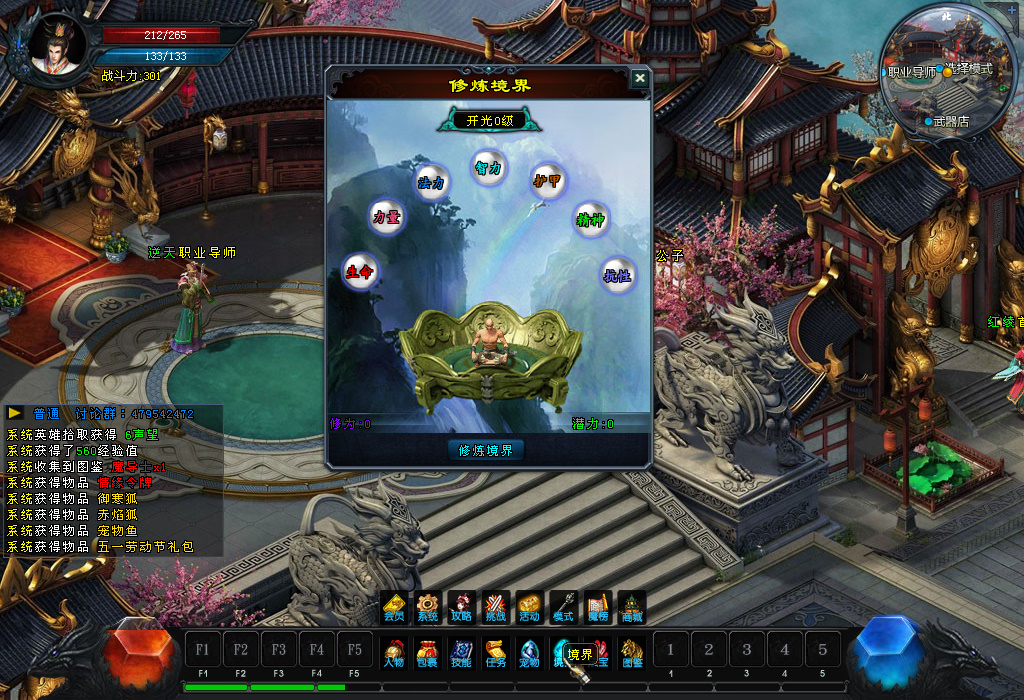Click the 修炼境界 cultivate button
The height and width of the screenshot is (700, 1024).
(x=486, y=450)
